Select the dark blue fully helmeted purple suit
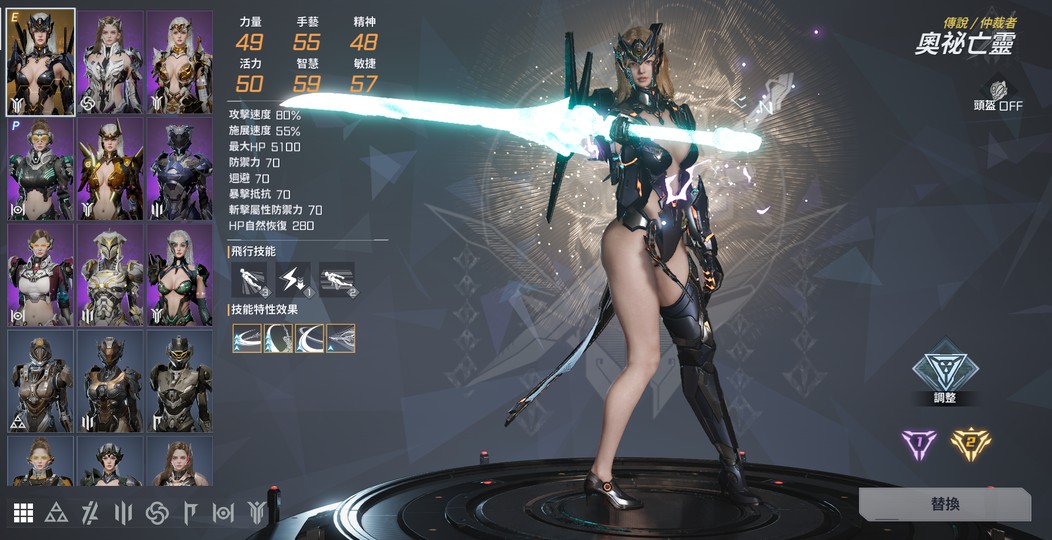Image resolution: width=1052 pixels, height=540 pixels. [x=180, y=168]
